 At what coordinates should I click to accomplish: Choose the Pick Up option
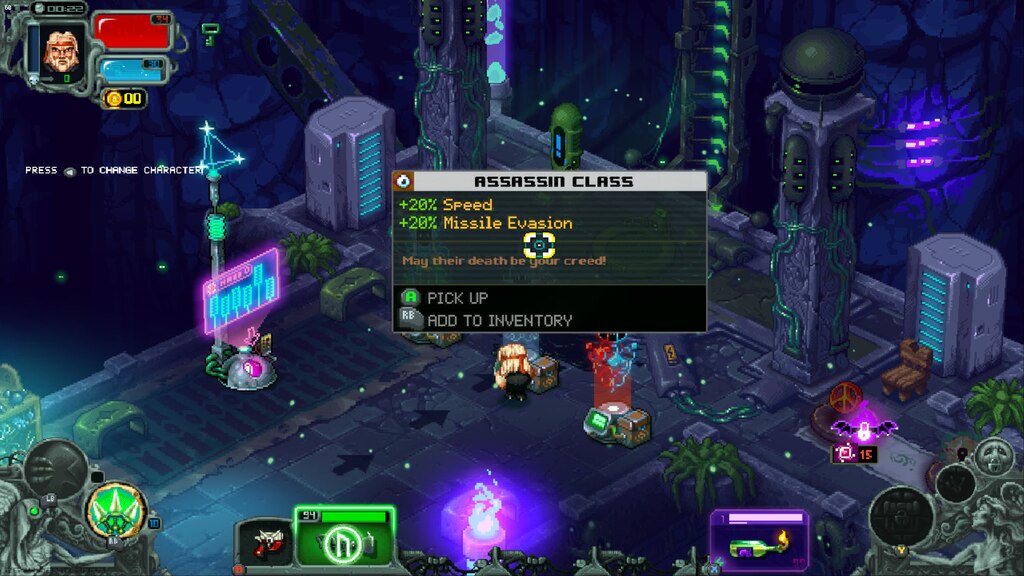[x=458, y=298]
